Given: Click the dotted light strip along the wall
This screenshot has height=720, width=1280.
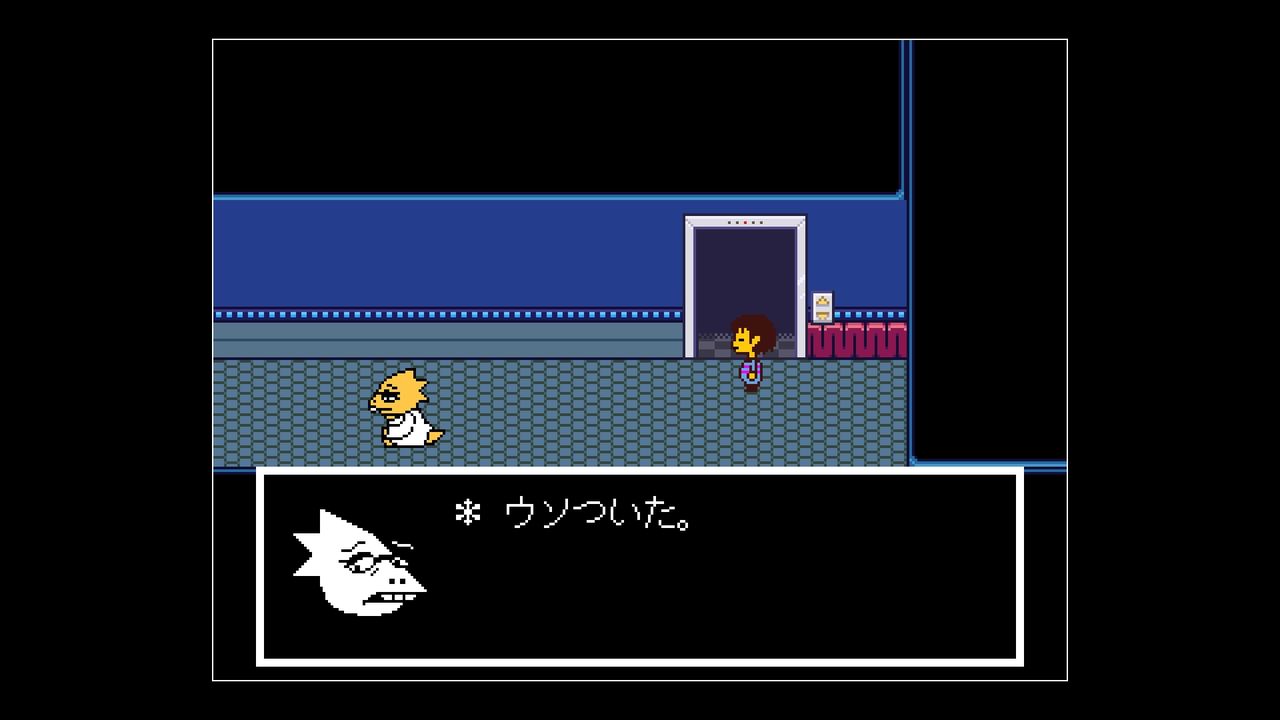Looking at the screenshot, I should tap(450, 312).
